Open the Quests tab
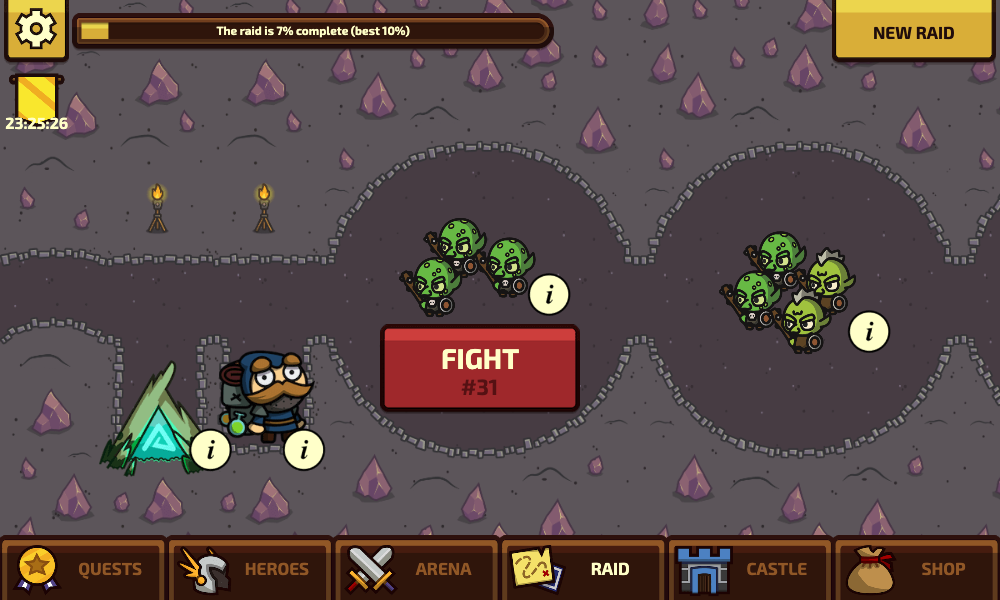The height and width of the screenshot is (600, 1000). pos(84,569)
